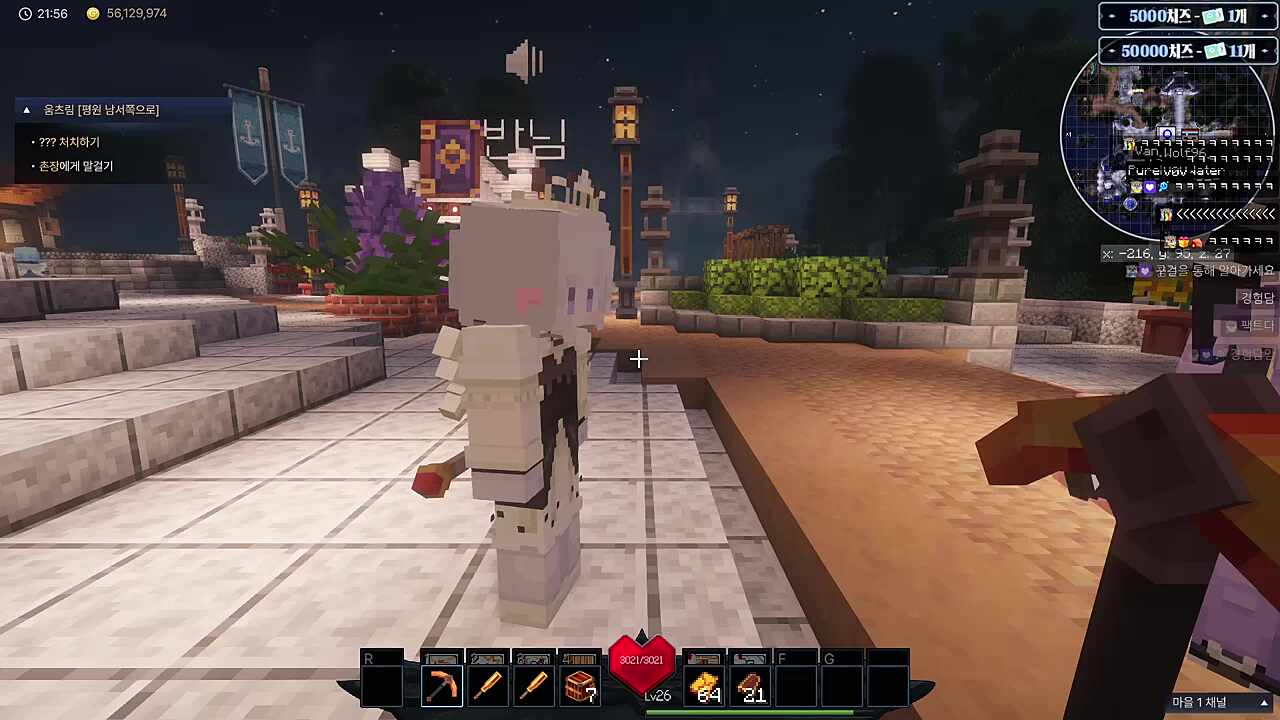Select the pickaxe hotbar slot
The height and width of the screenshot is (720, 1280).
[441, 686]
